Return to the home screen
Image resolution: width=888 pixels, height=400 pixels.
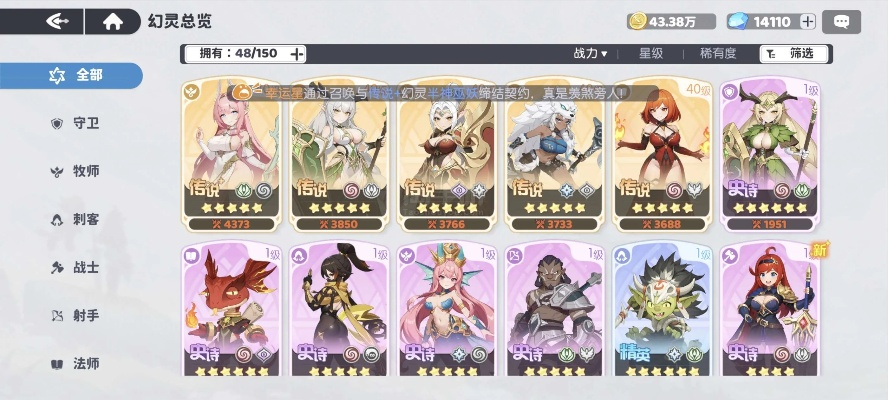(x=113, y=20)
